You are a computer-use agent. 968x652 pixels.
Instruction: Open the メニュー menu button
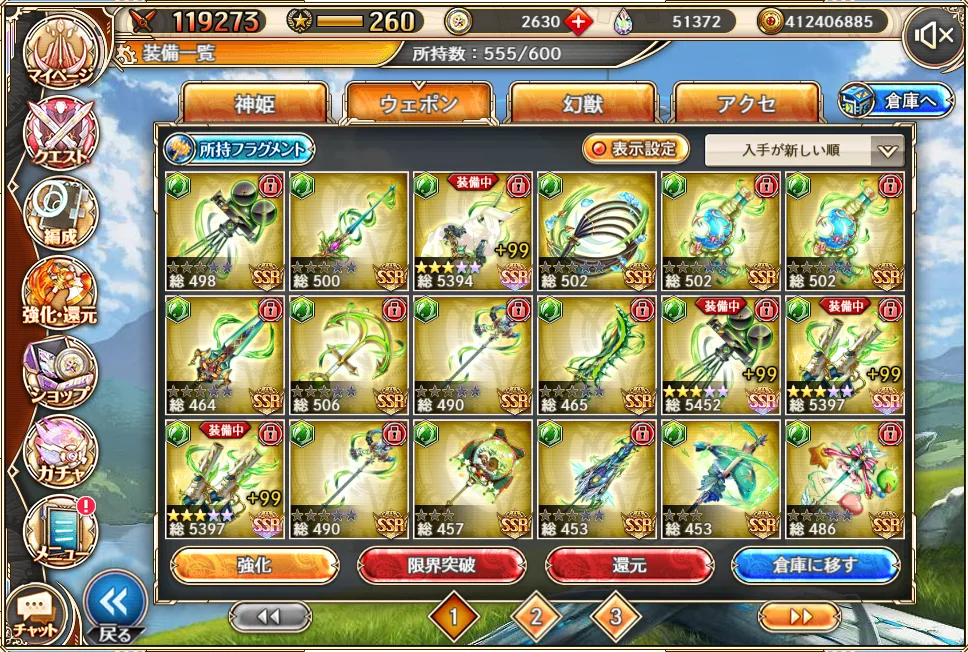click(60, 530)
